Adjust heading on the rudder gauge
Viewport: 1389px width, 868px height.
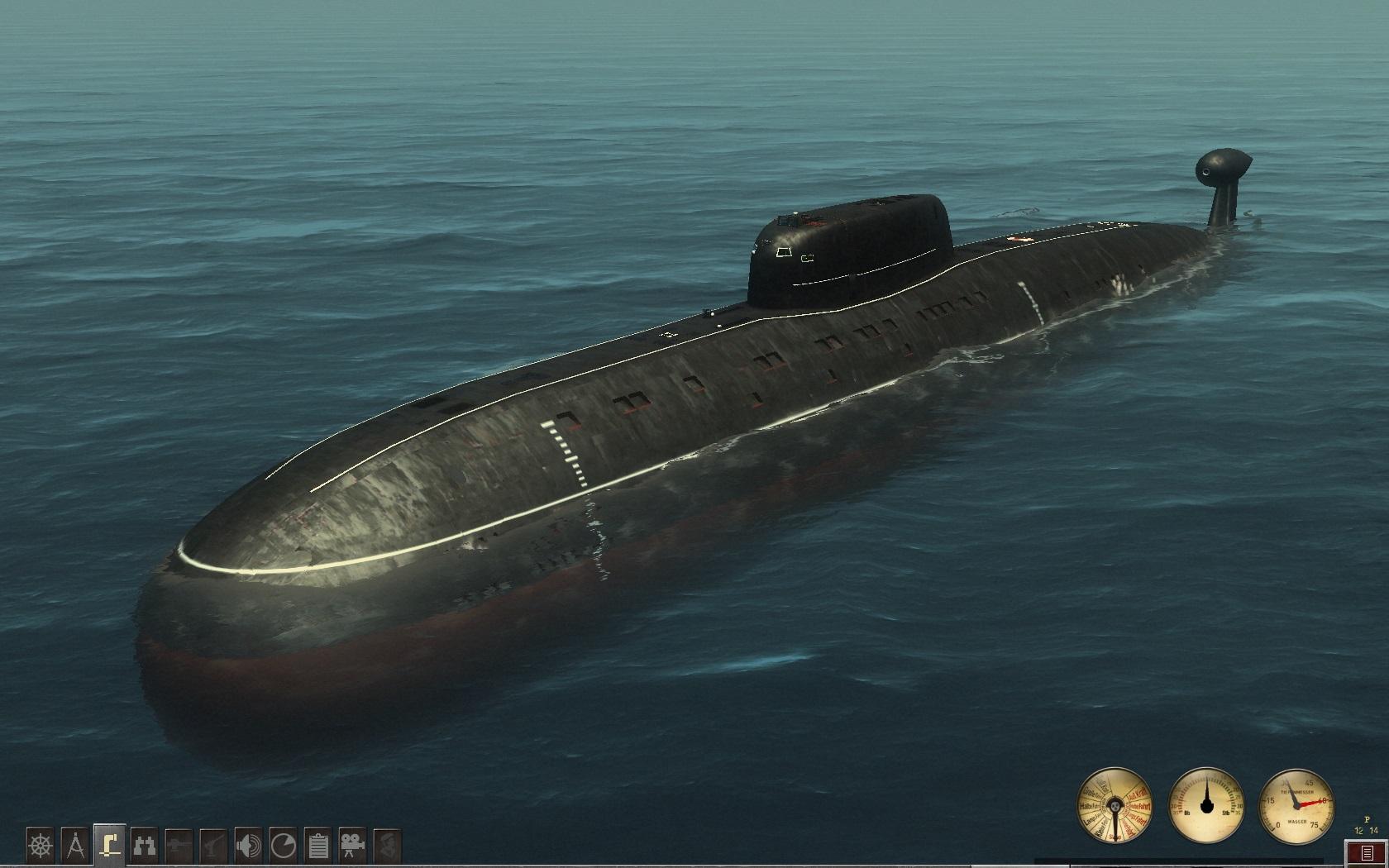[1207, 806]
